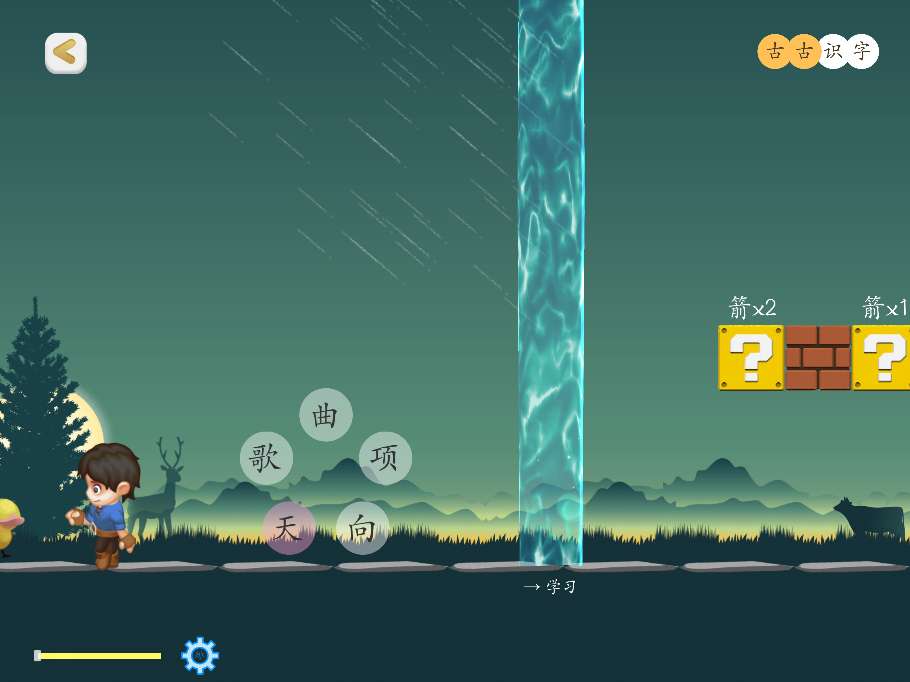
Task: Open the gear settings icon
Action: [199, 655]
